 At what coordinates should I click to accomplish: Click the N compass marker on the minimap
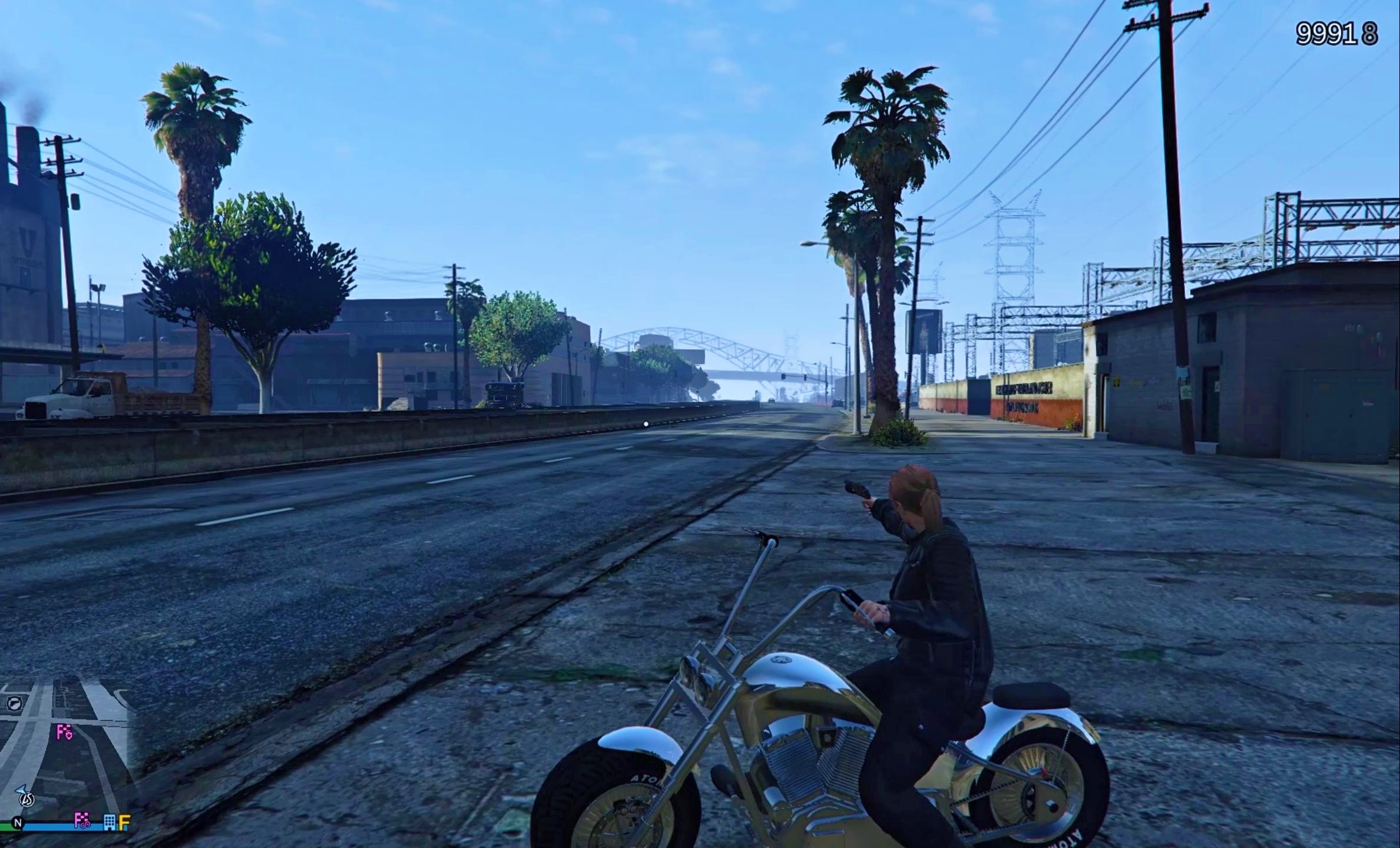pos(18,823)
